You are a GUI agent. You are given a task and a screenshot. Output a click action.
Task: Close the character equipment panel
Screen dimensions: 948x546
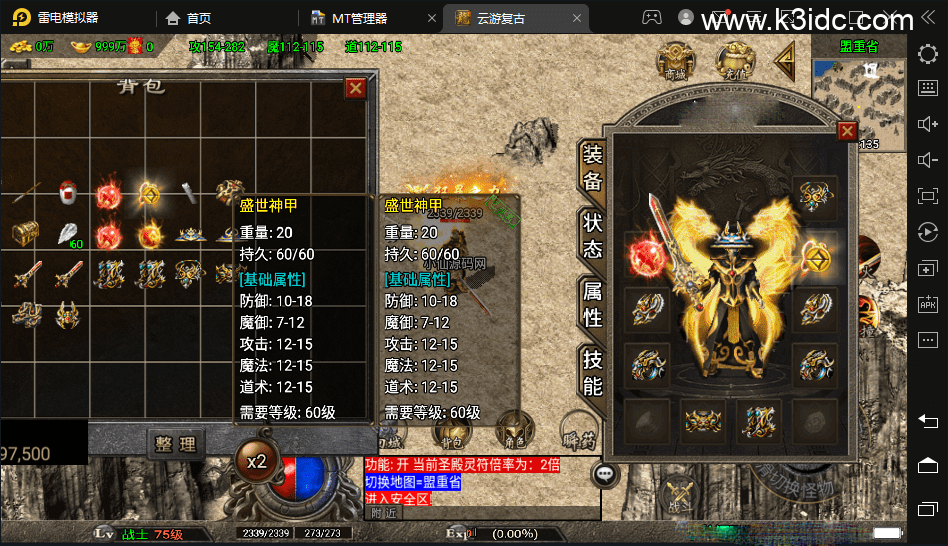(x=847, y=131)
